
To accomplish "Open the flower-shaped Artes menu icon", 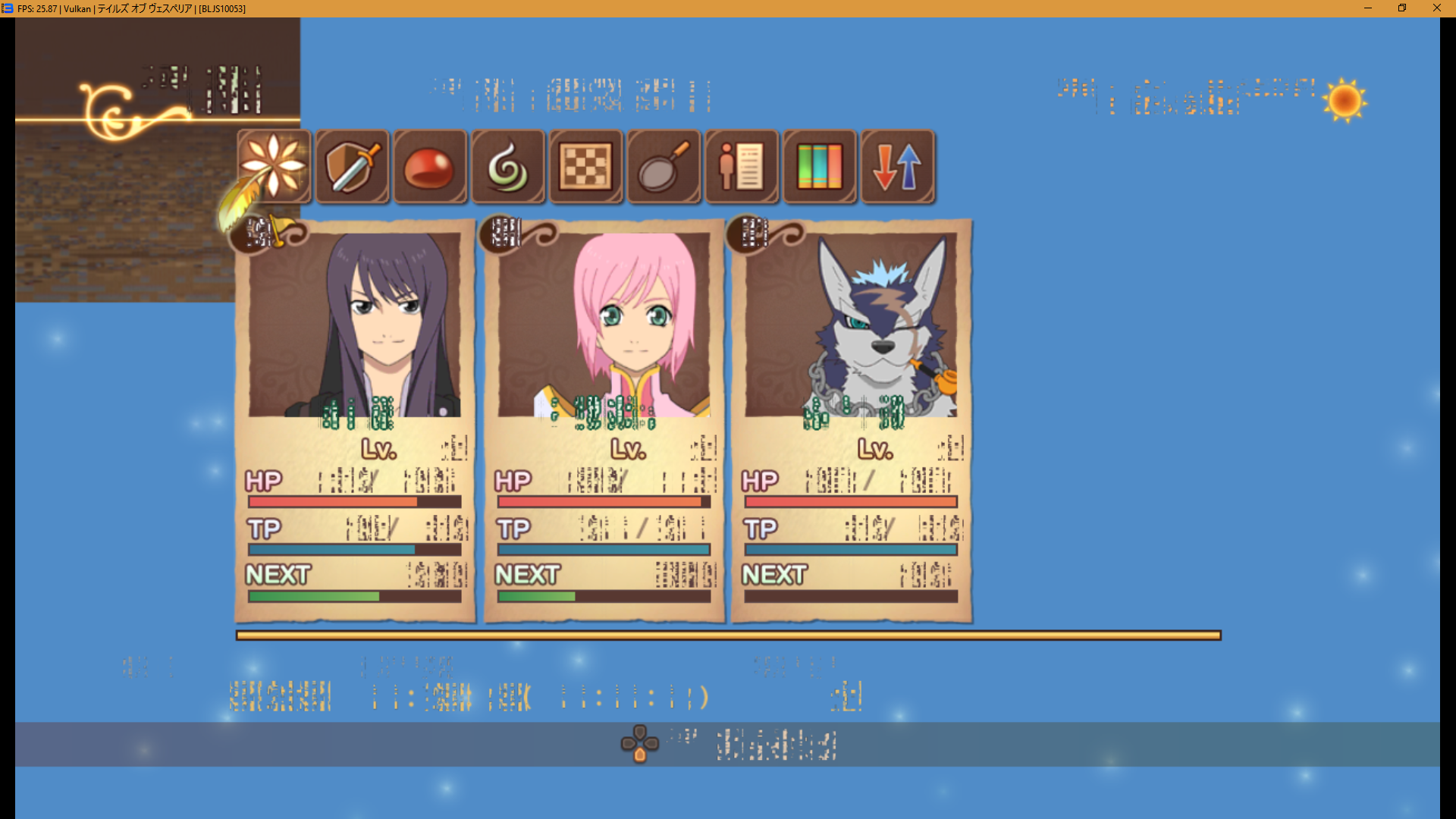I will click(274, 166).
